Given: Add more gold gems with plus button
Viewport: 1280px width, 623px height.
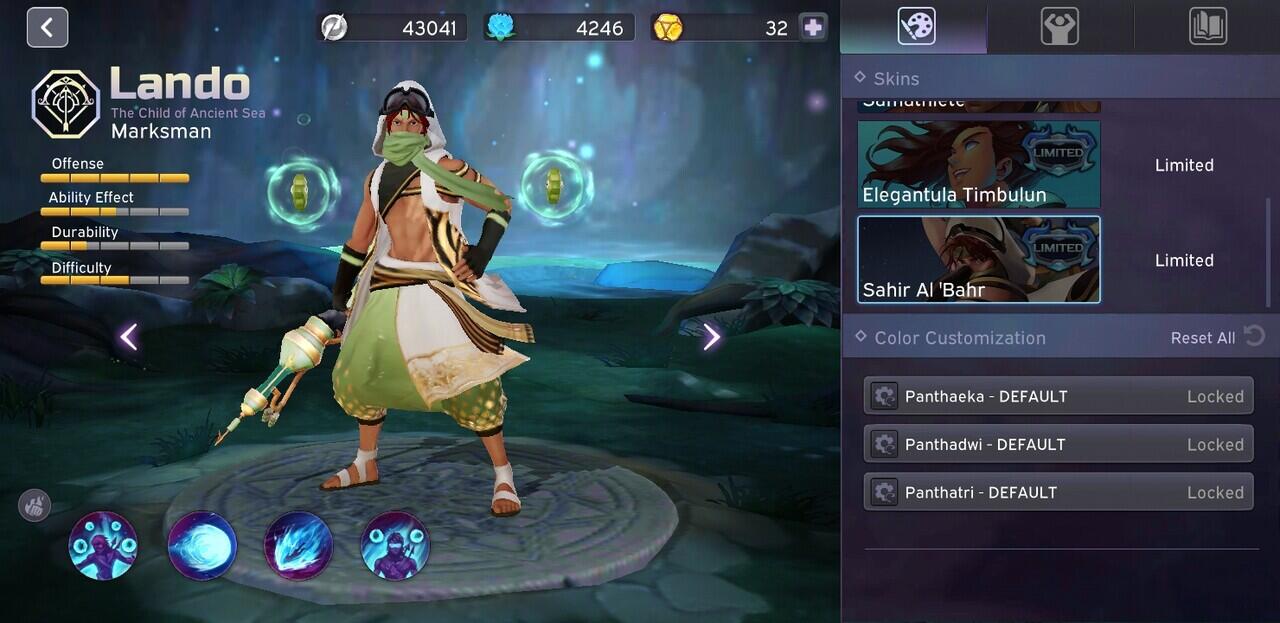Looking at the screenshot, I should pyautogui.click(x=813, y=28).
